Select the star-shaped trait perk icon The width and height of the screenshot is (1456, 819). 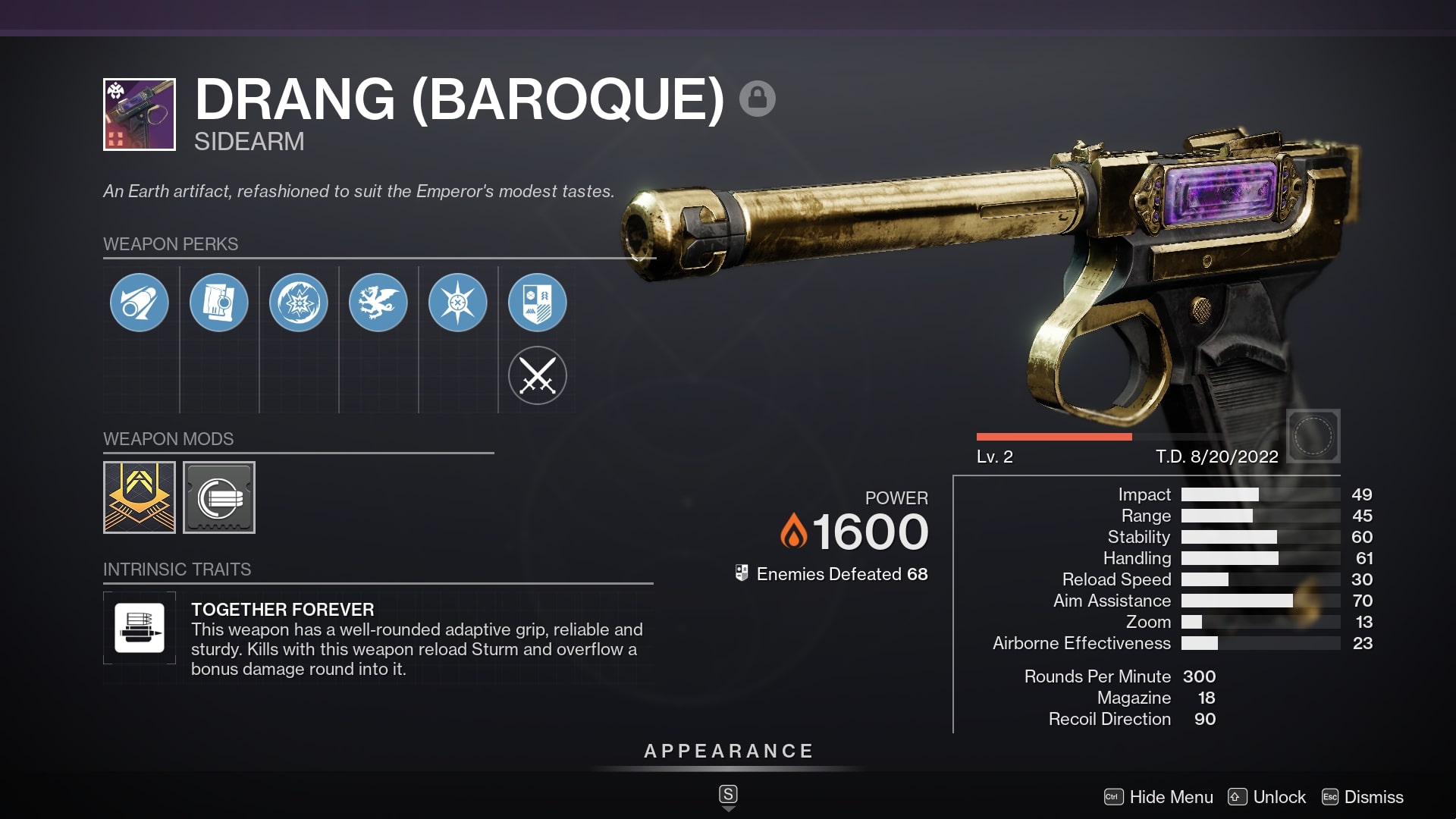click(x=458, y=302)
